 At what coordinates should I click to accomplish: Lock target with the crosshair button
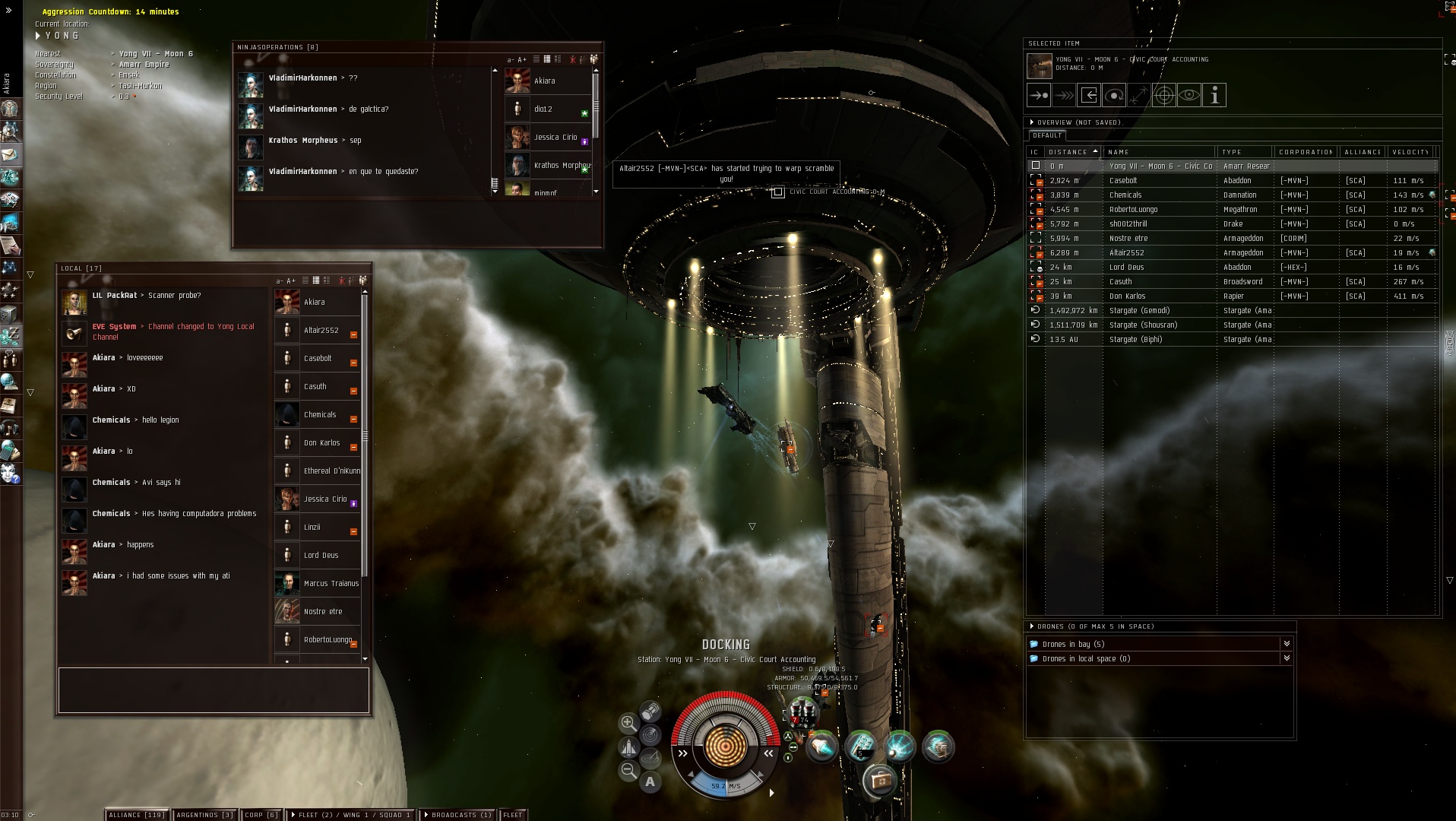[1163, 95]
